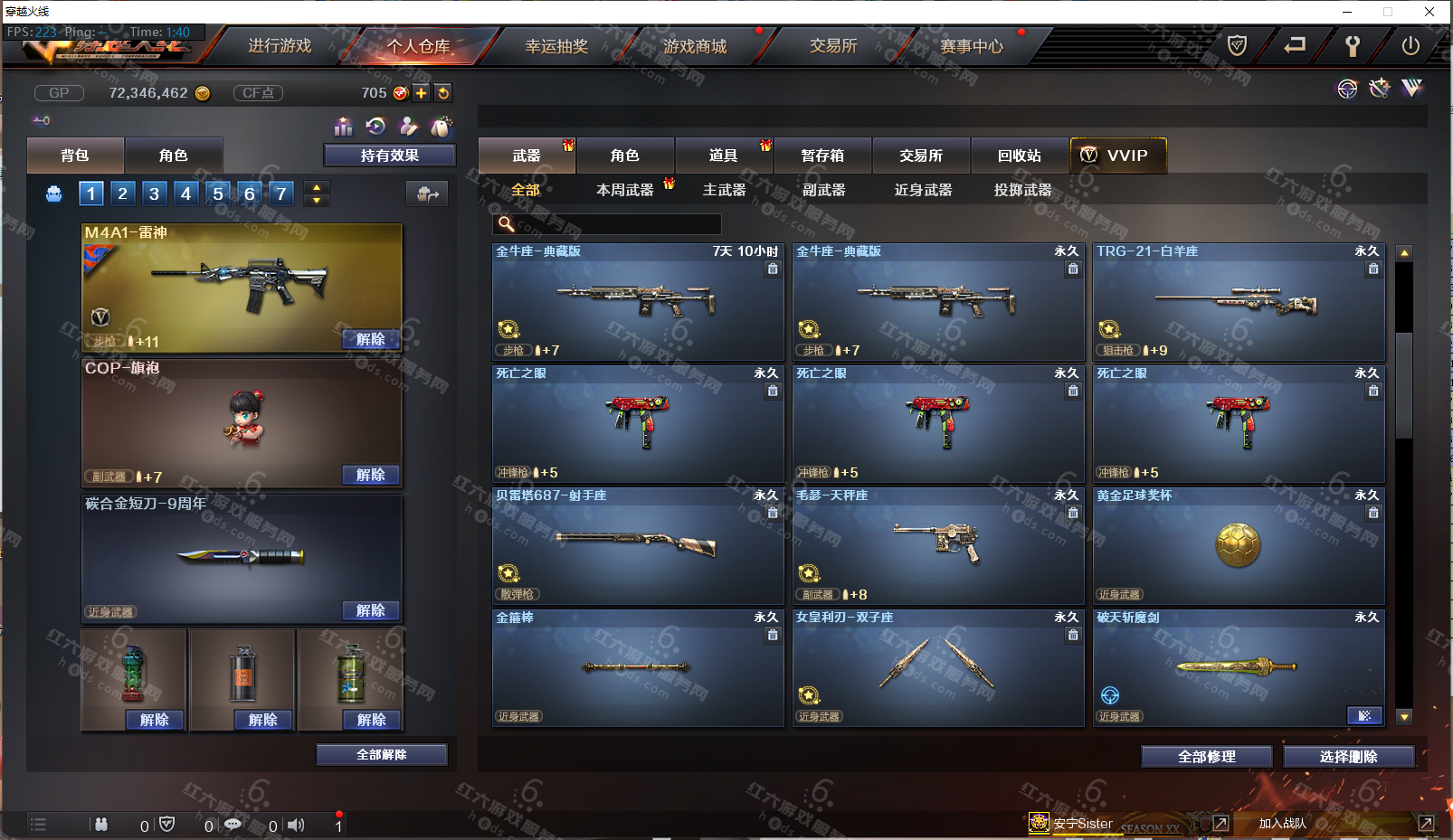Choose the 黄金足球奖杯 golden ball item
The image size is (1453, 840).
pyautogui.click(x=1238, y=547)
